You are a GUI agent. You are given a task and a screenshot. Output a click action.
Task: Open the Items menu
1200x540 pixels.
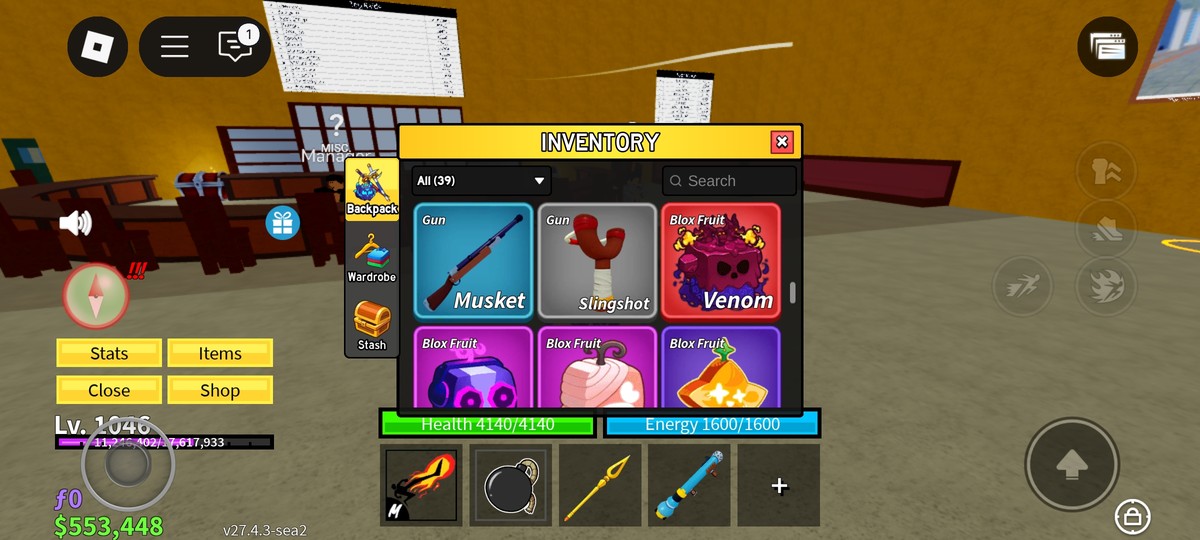click(x=220, y=353)
